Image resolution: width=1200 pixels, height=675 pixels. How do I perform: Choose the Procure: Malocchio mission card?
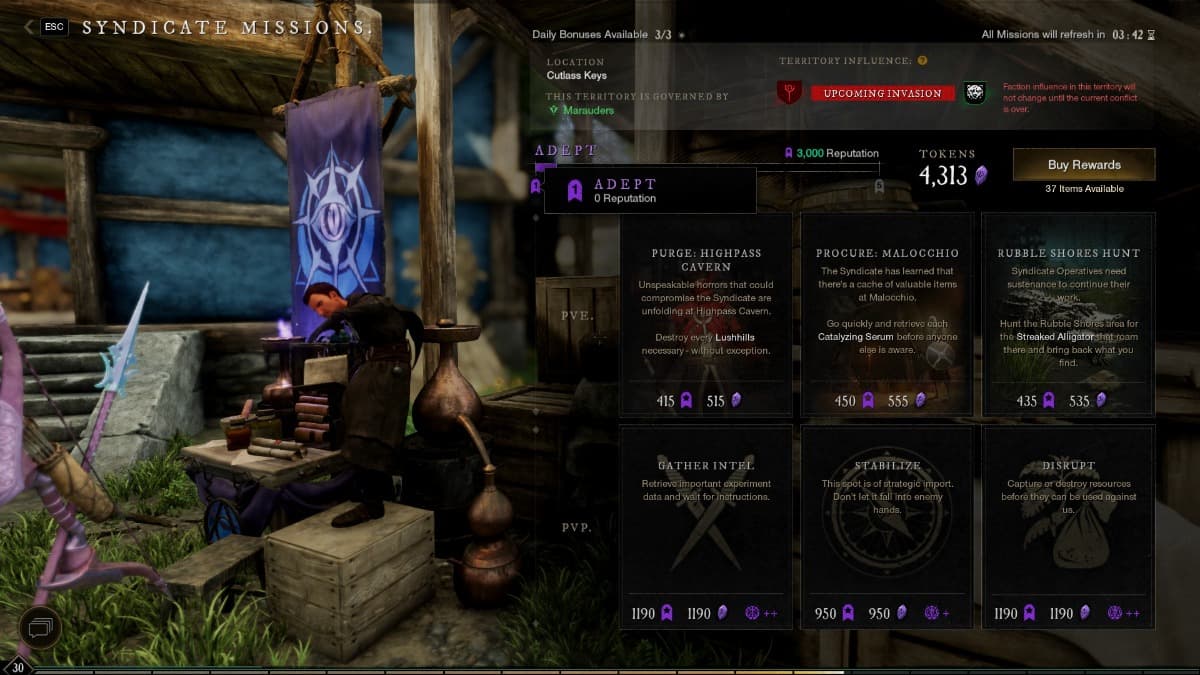[x=887, y=314]
